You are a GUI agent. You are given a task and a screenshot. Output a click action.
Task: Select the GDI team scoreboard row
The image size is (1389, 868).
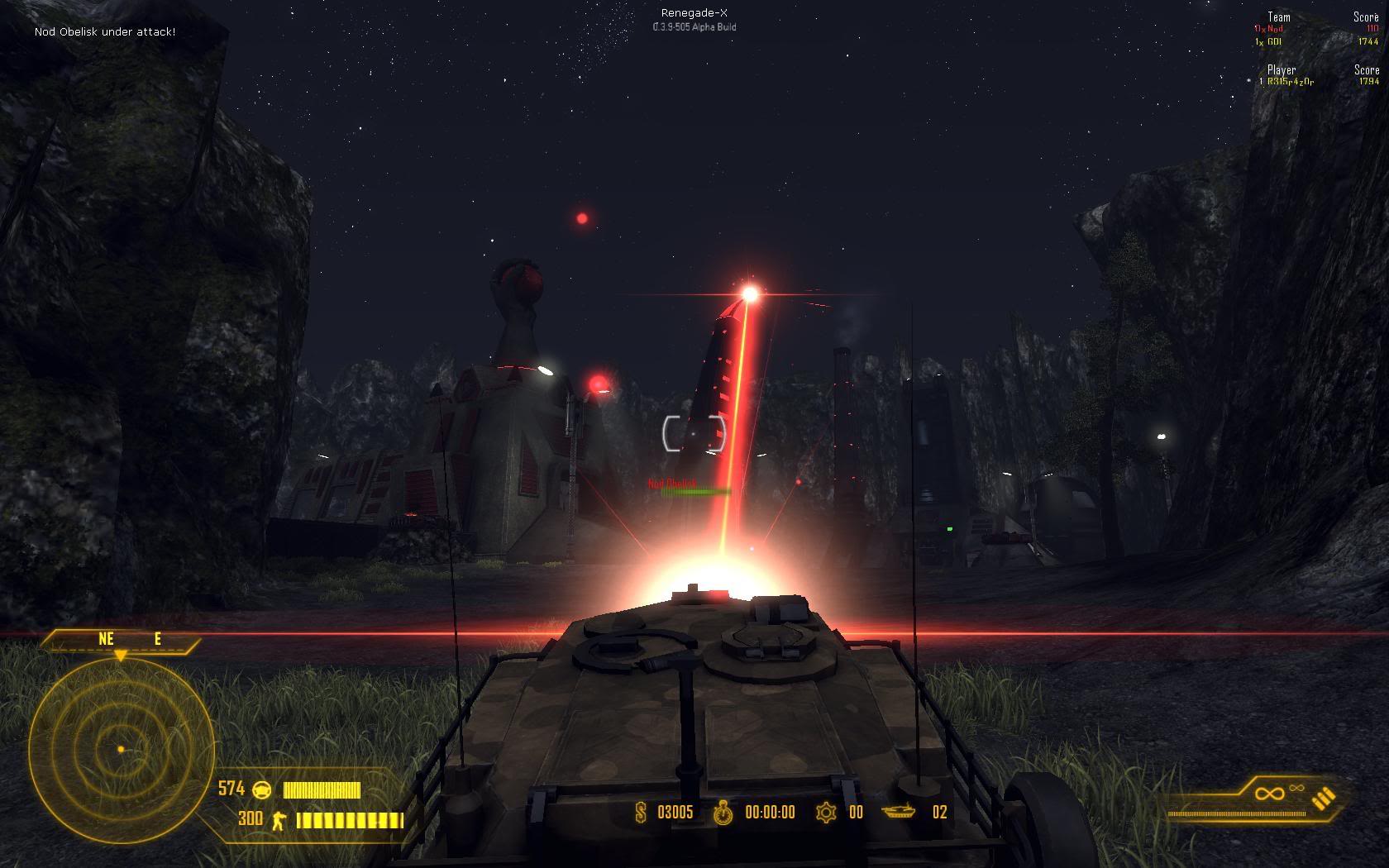click(1315, 41)
